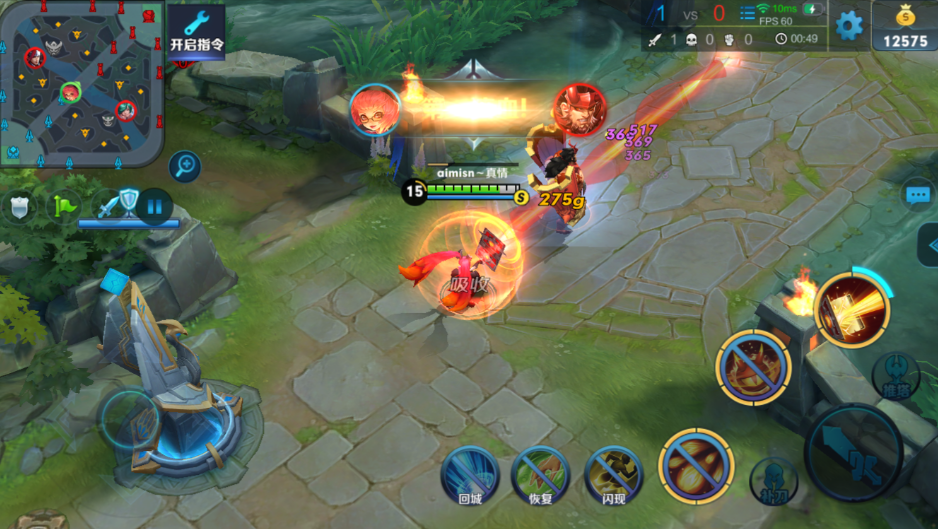Open the chat bubble button
This screenshot has height=529, width=938.
pos(917,195)
